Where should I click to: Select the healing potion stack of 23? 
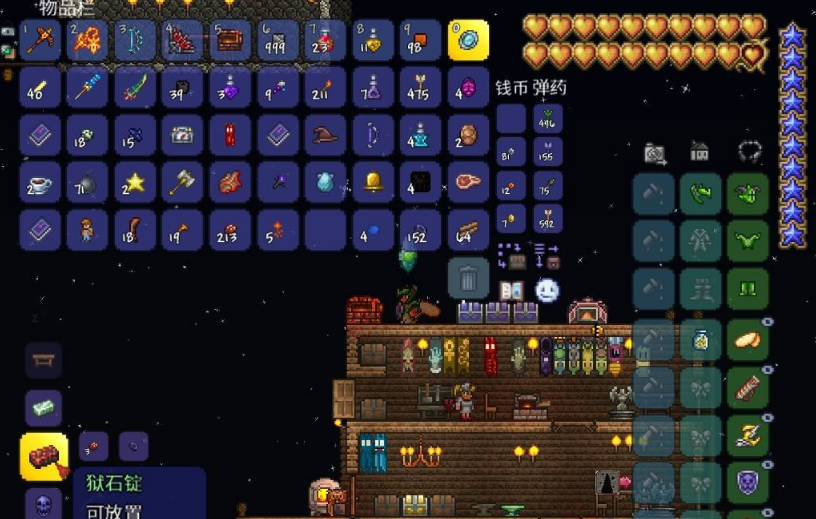click(326, 40)
